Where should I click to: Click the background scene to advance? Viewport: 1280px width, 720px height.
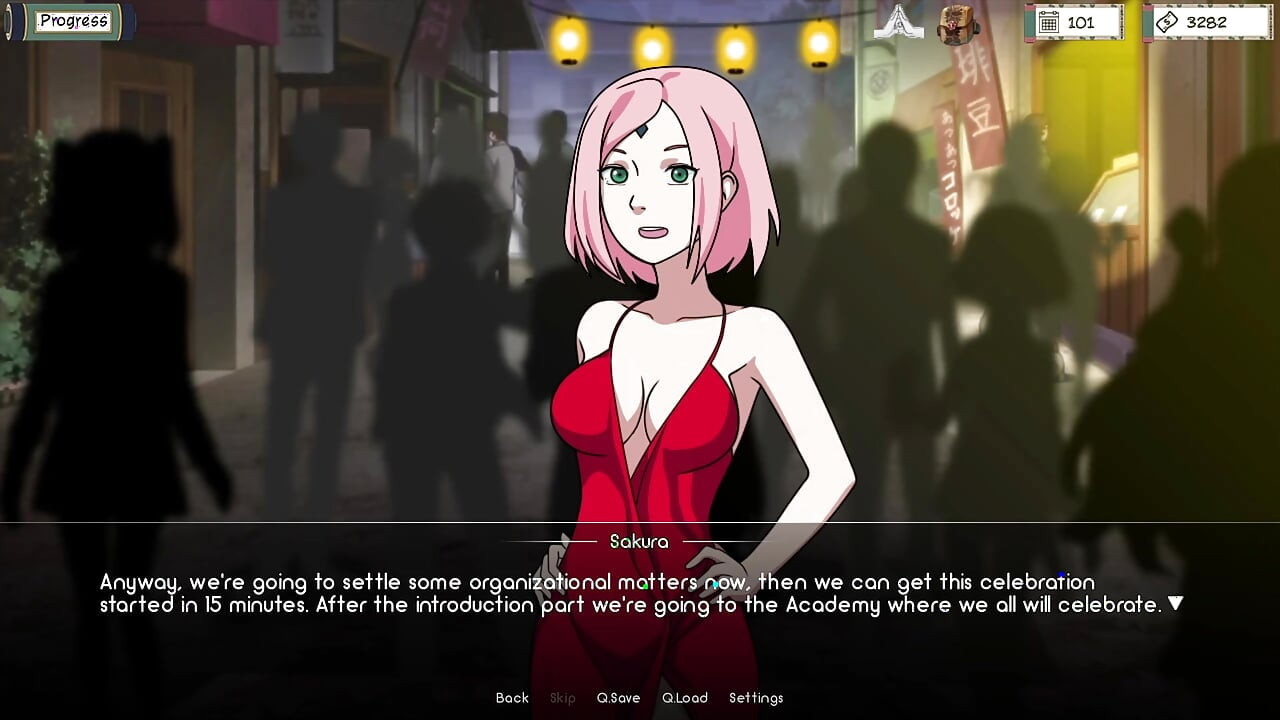[x=250, y=300]
